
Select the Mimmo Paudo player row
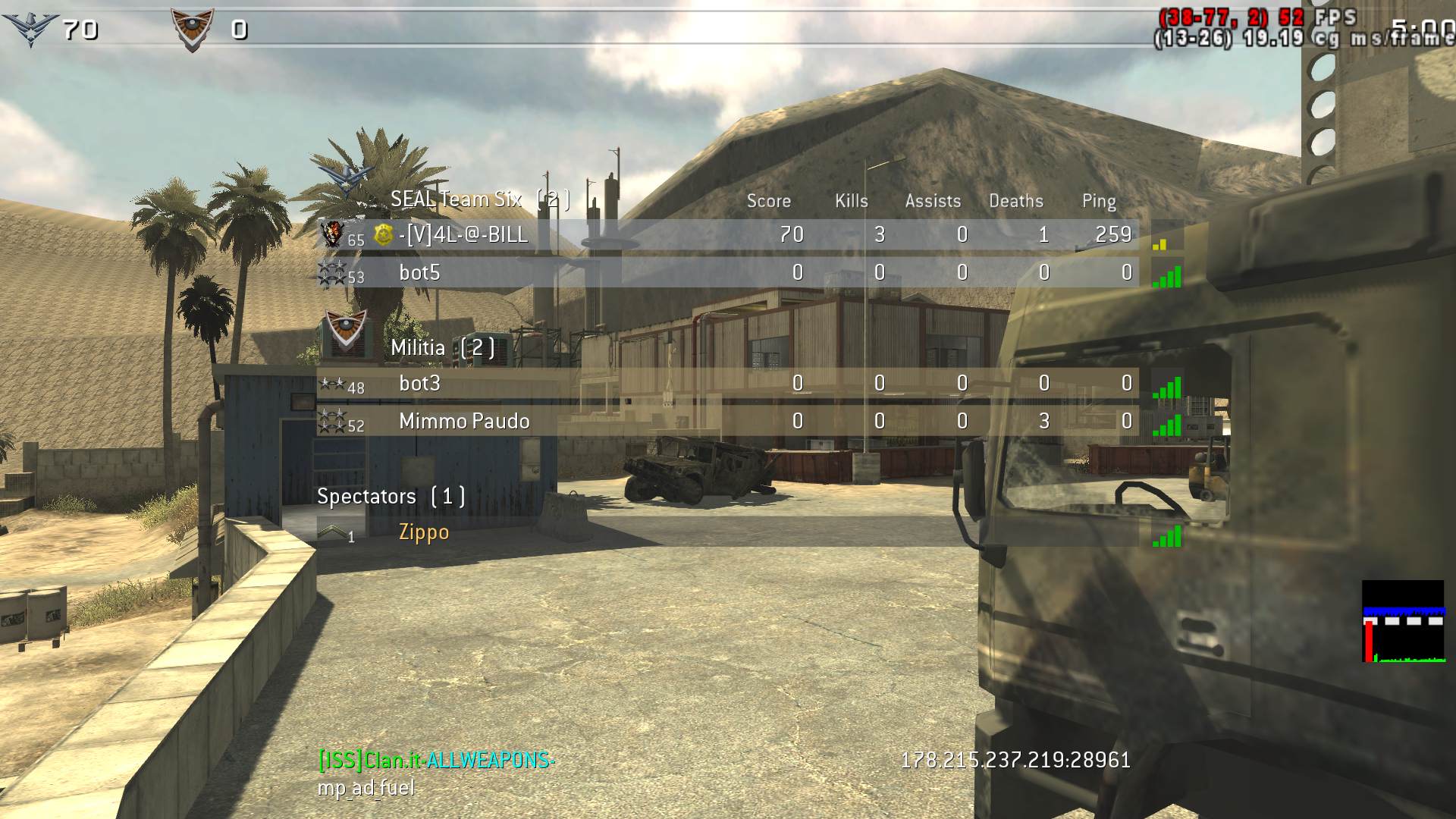(x=464, y=422)
